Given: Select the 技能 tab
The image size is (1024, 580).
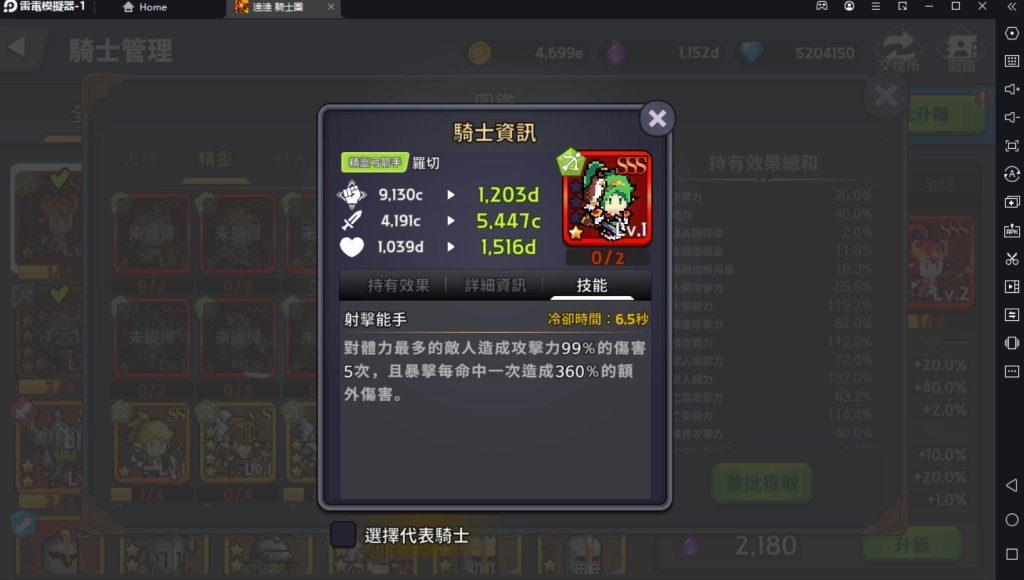Looking at the screenshot, I should pyautogui.click(x=591, y=285).
